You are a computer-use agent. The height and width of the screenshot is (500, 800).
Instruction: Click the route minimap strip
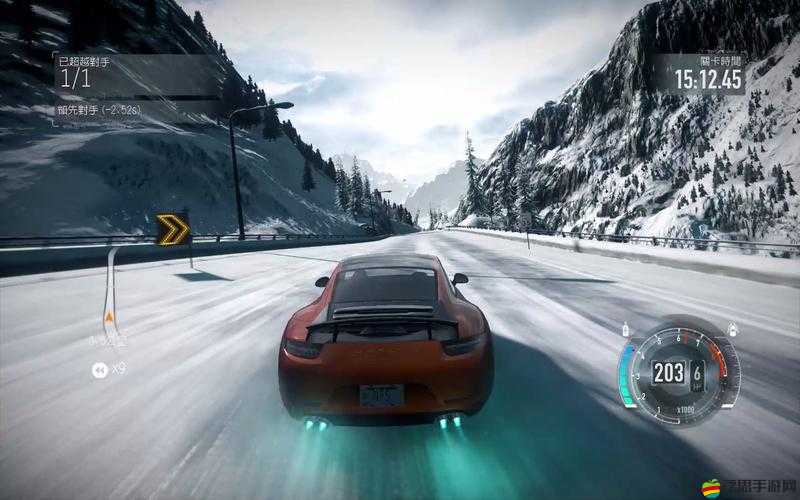click(111, 290)
